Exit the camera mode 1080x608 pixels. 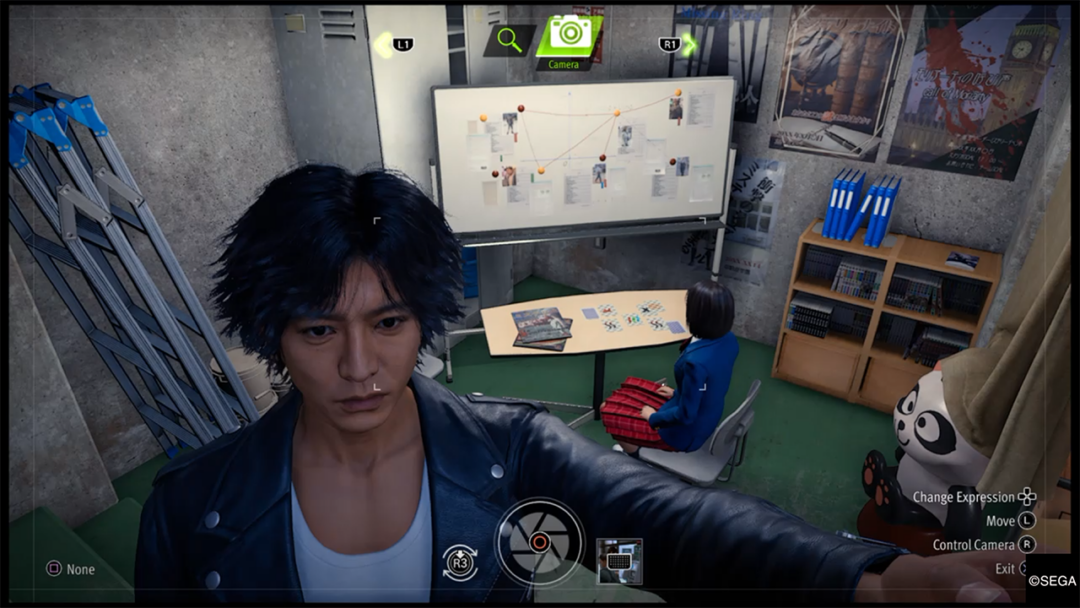(x=1005, y=568)
